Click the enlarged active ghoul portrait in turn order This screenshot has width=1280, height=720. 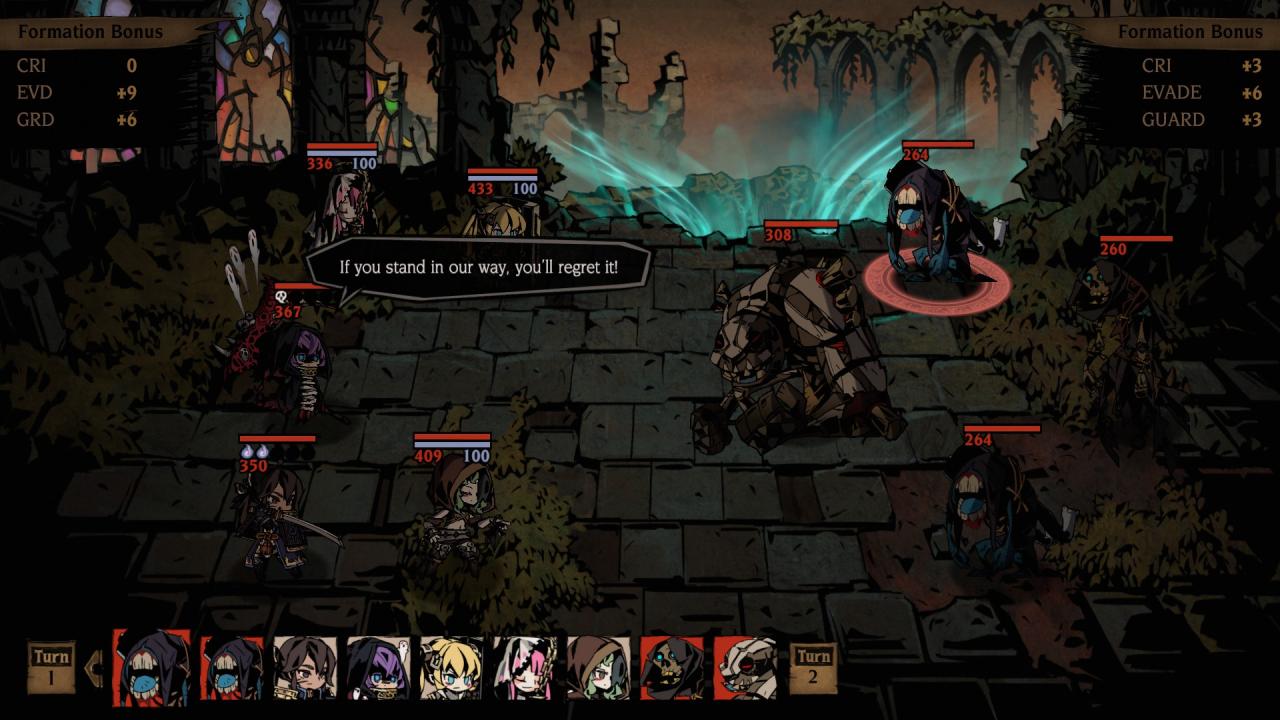152,667
